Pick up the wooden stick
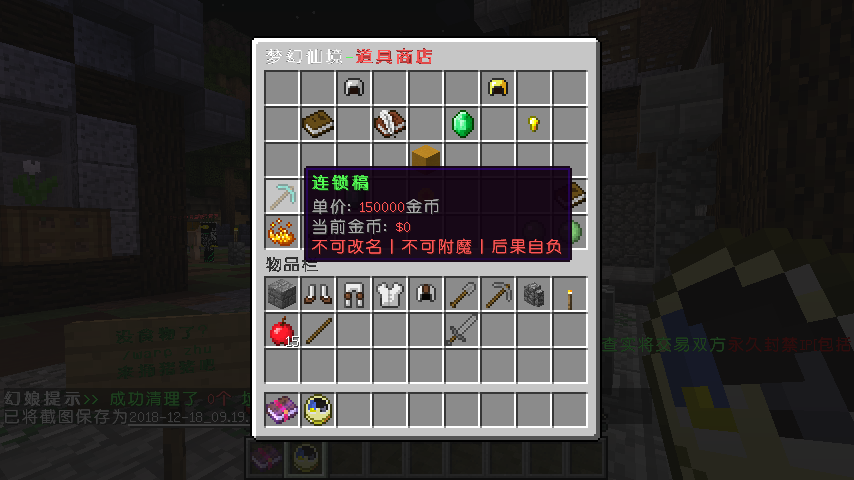This screenshot has height=480, width=854. [x=318, y=331]
